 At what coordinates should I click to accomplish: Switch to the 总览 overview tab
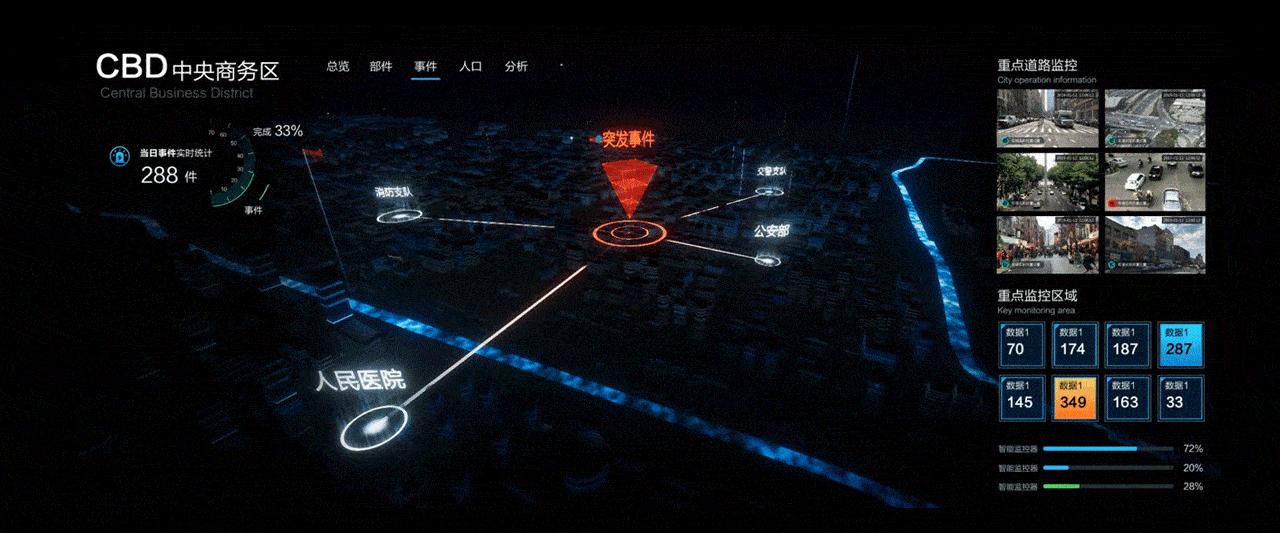338,67
